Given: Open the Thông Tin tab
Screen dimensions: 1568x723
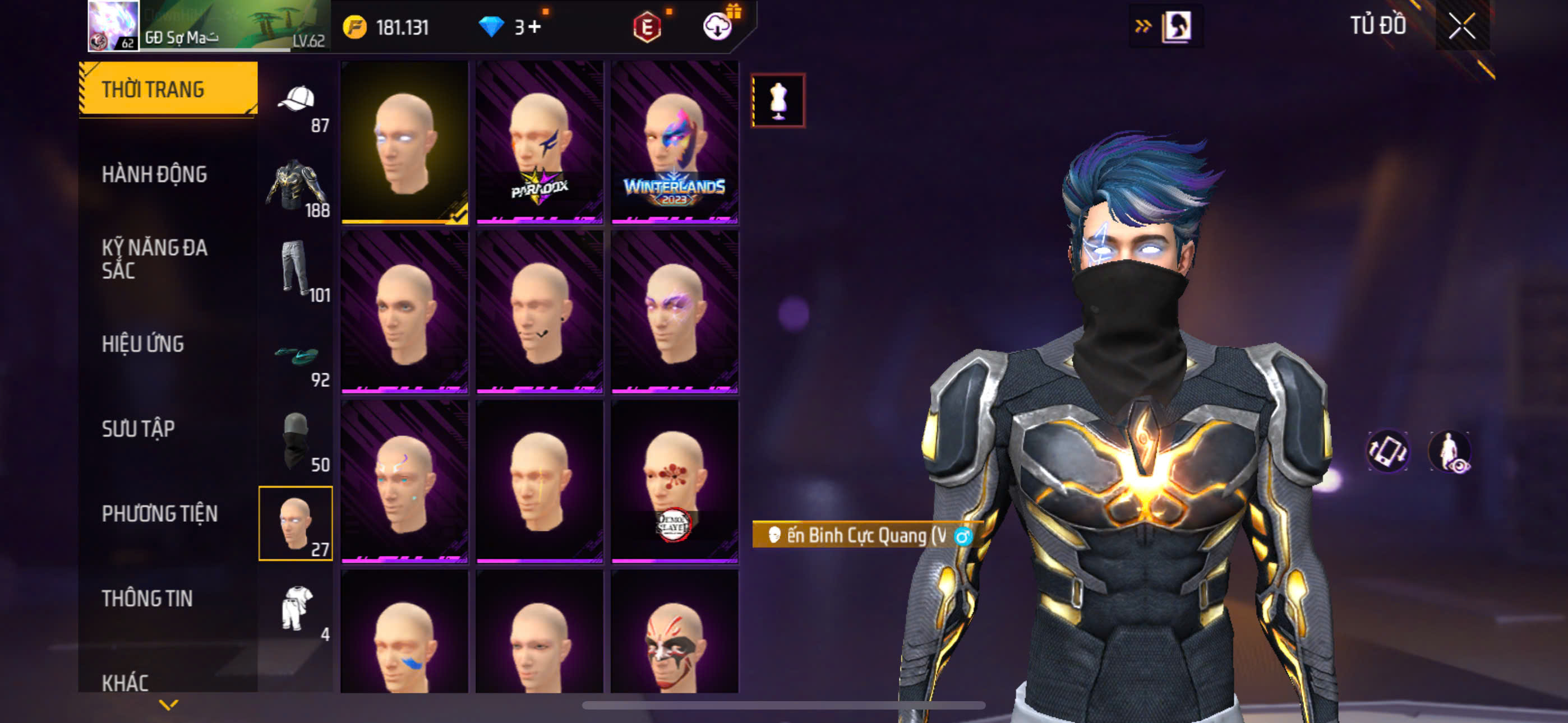Looking at the screenshot, I should click(147, 598).
